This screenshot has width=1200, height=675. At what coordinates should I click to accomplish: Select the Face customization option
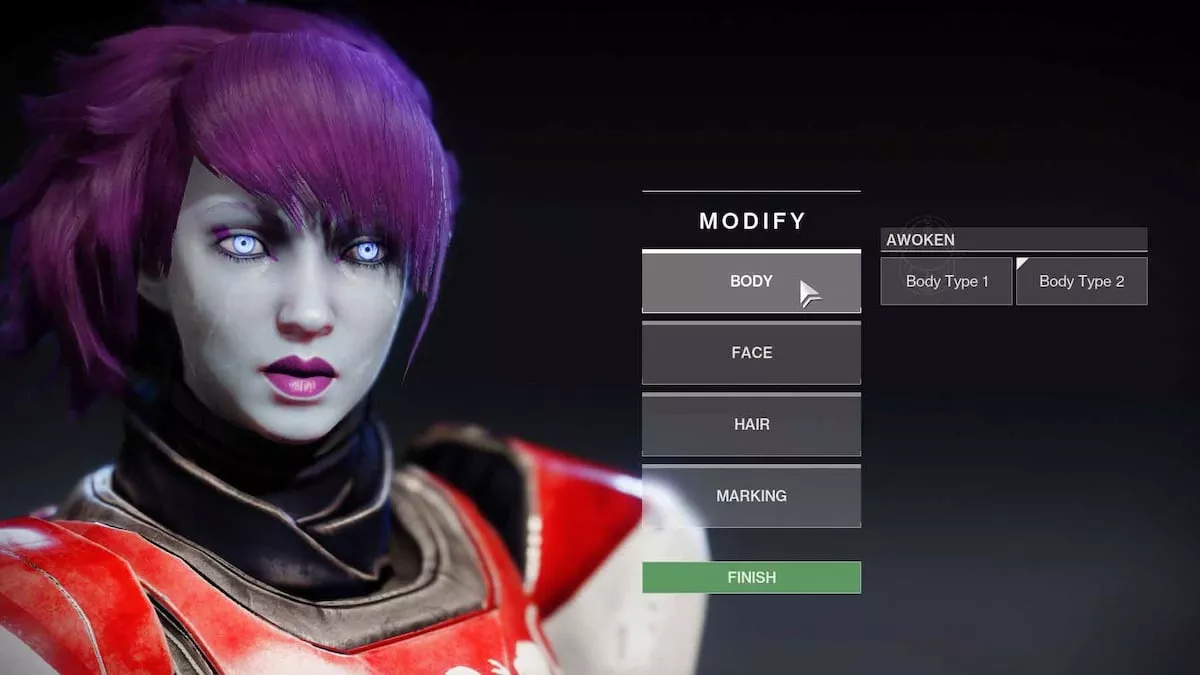point(751,353)
